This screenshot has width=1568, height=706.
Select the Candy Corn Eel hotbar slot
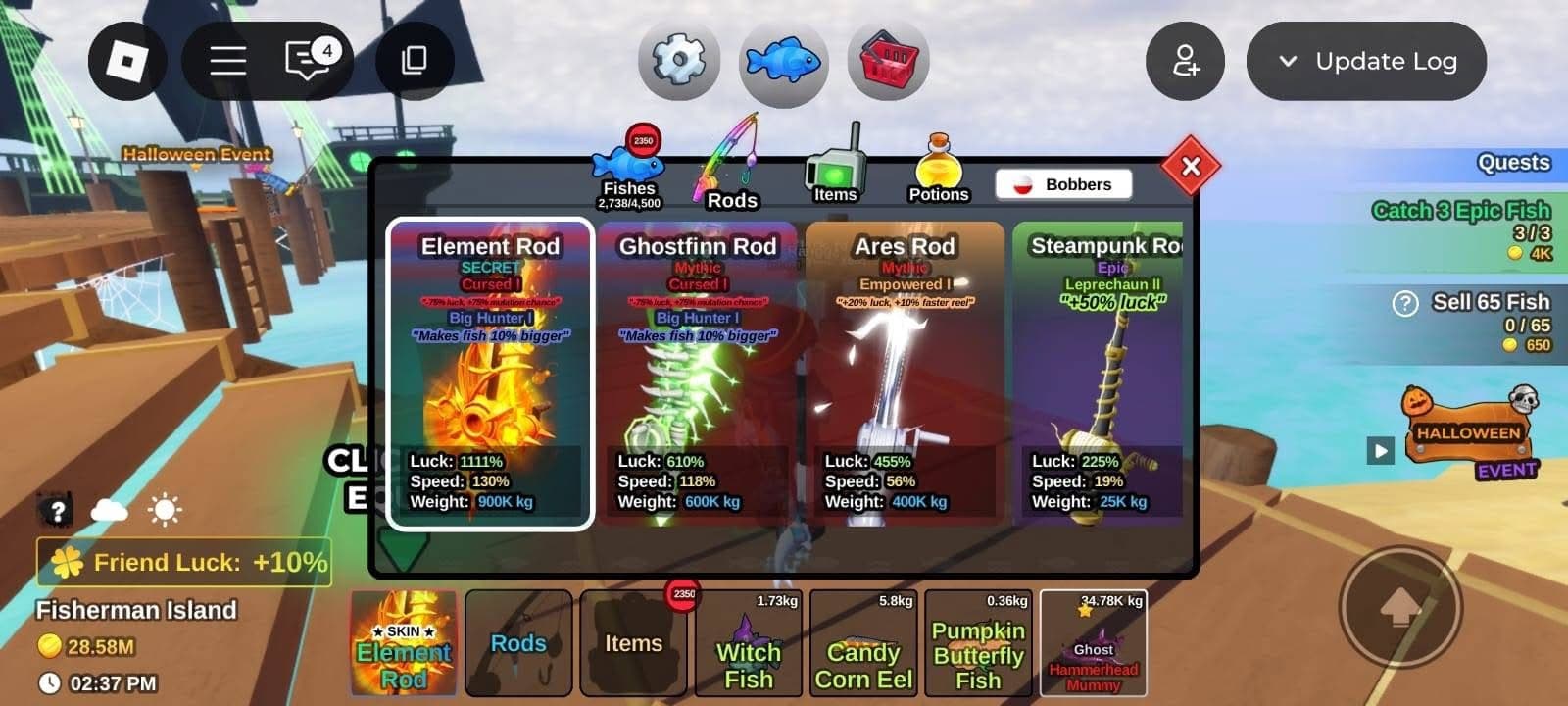click(x=863, y=643)
